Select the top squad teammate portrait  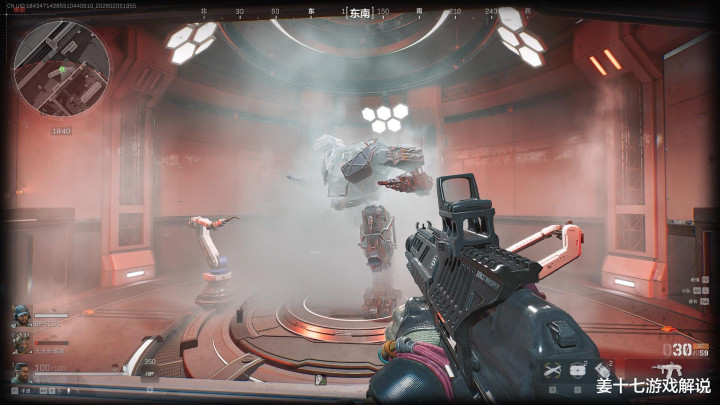[x=21, y=317]
